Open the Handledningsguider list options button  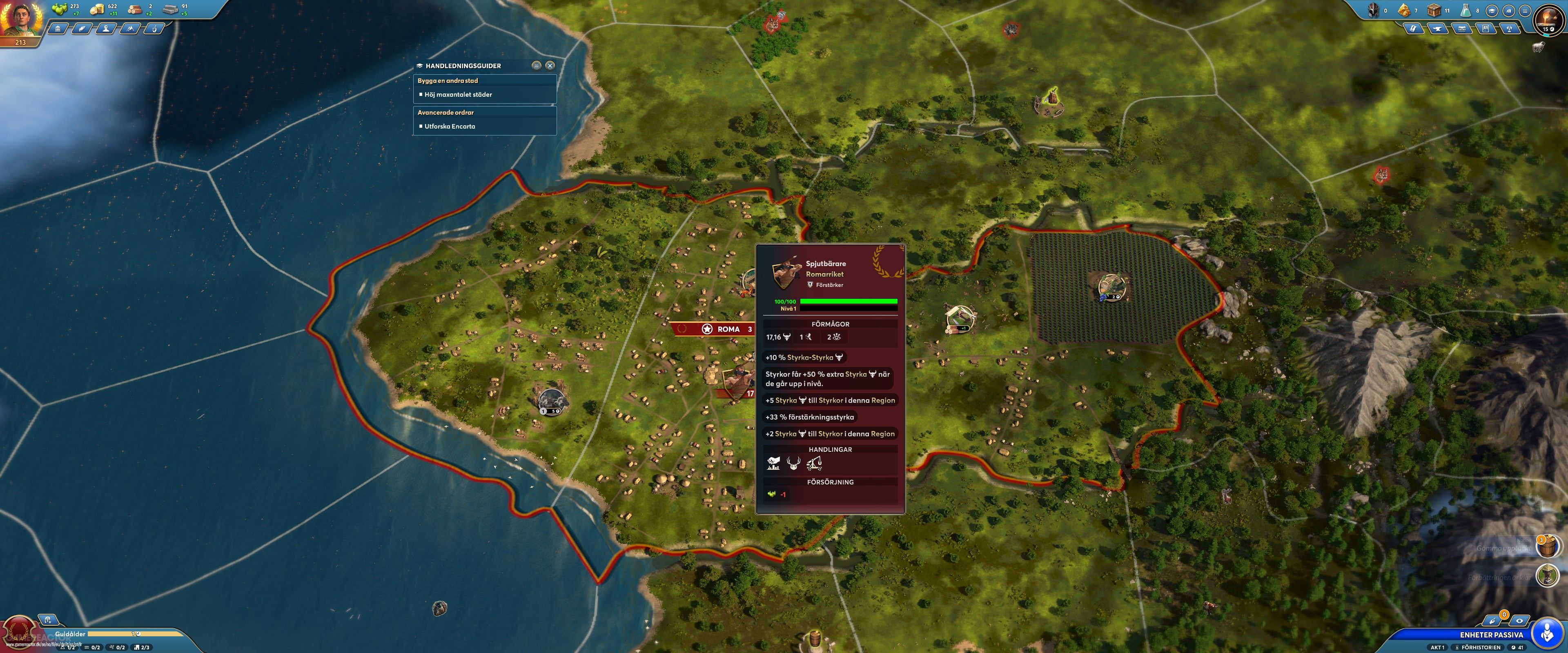tap(536, 65)
